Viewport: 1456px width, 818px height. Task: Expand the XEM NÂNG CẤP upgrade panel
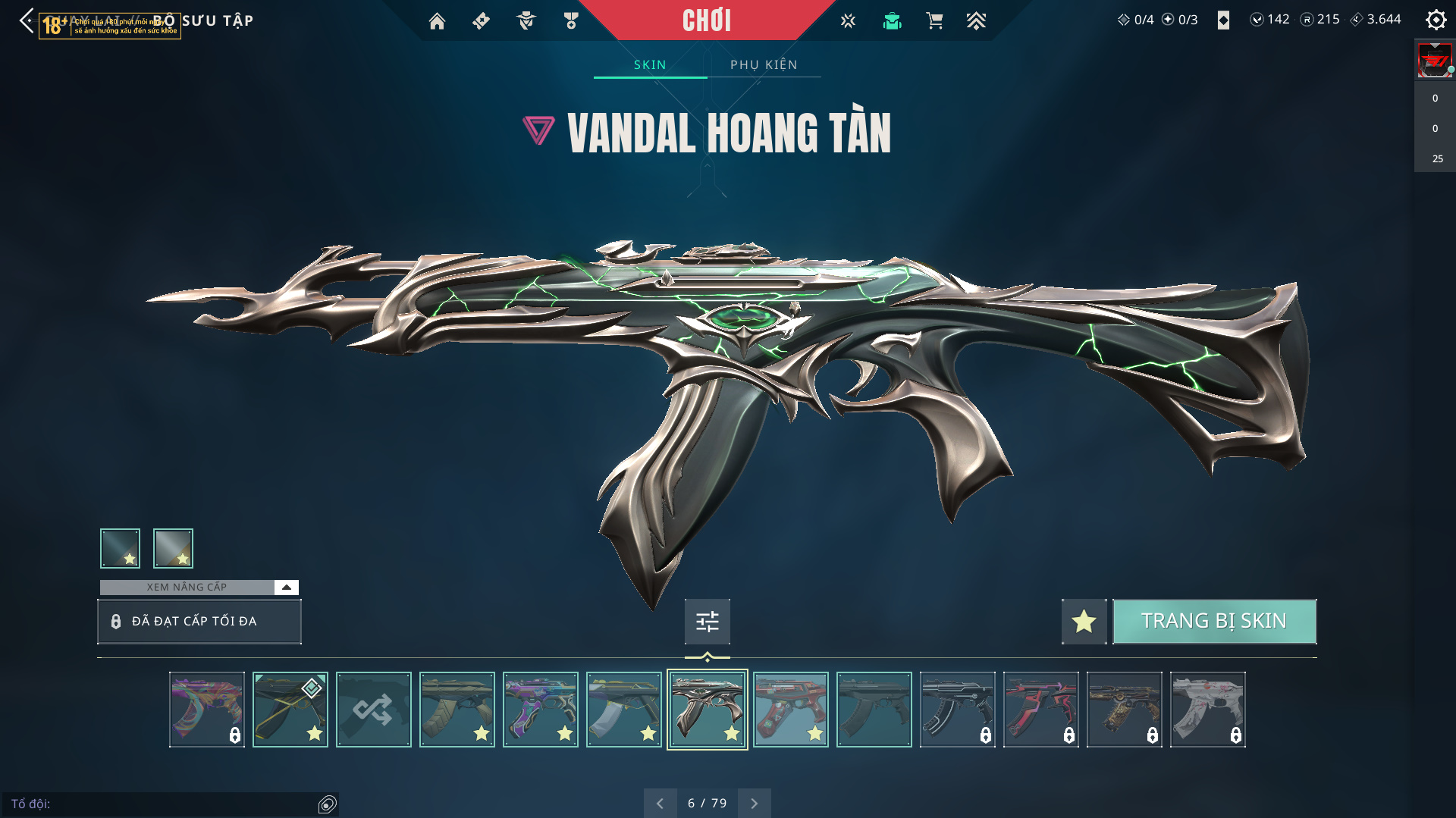coord(286,588)
